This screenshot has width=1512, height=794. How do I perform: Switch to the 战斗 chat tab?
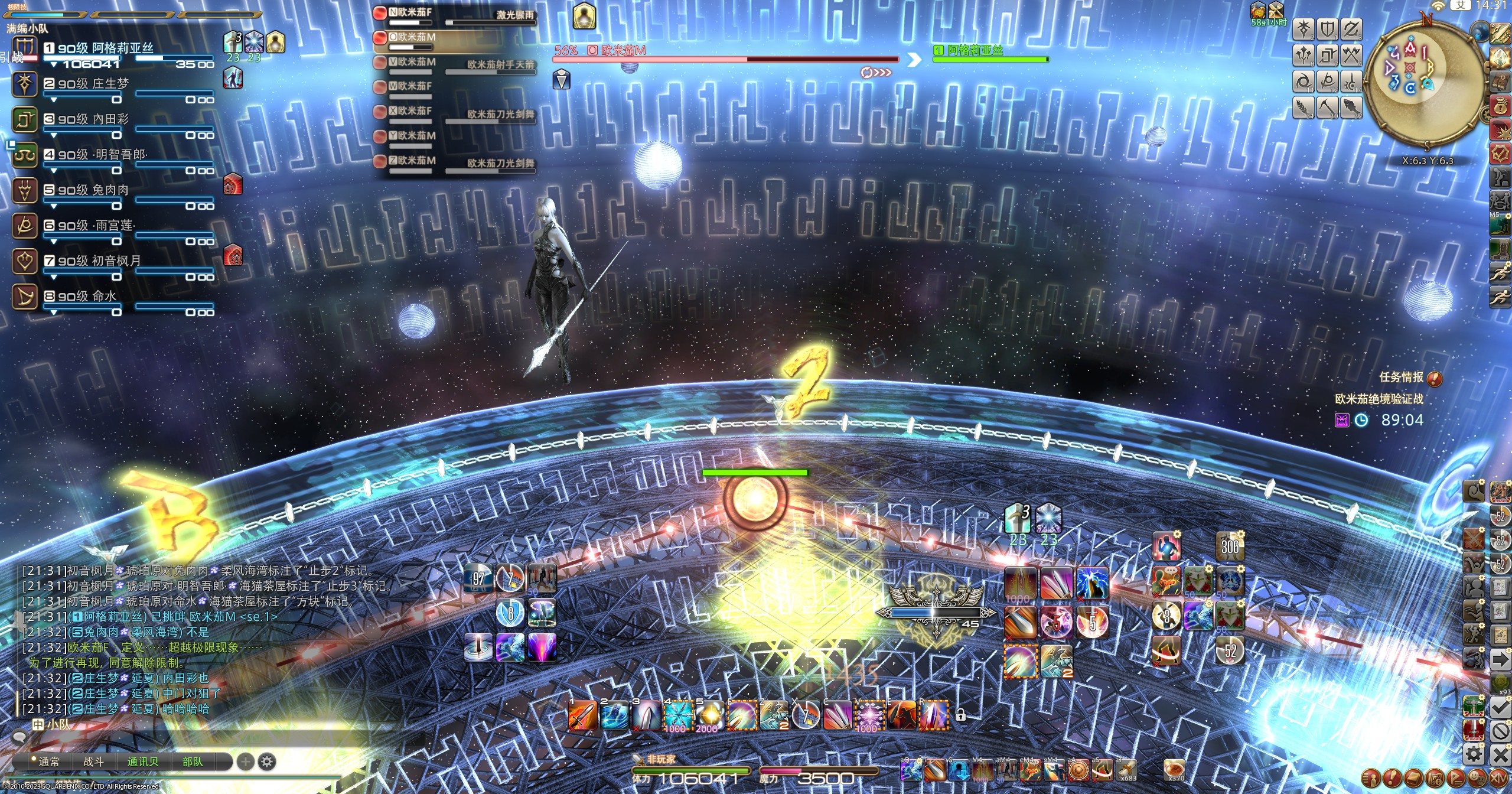(93, 762)
